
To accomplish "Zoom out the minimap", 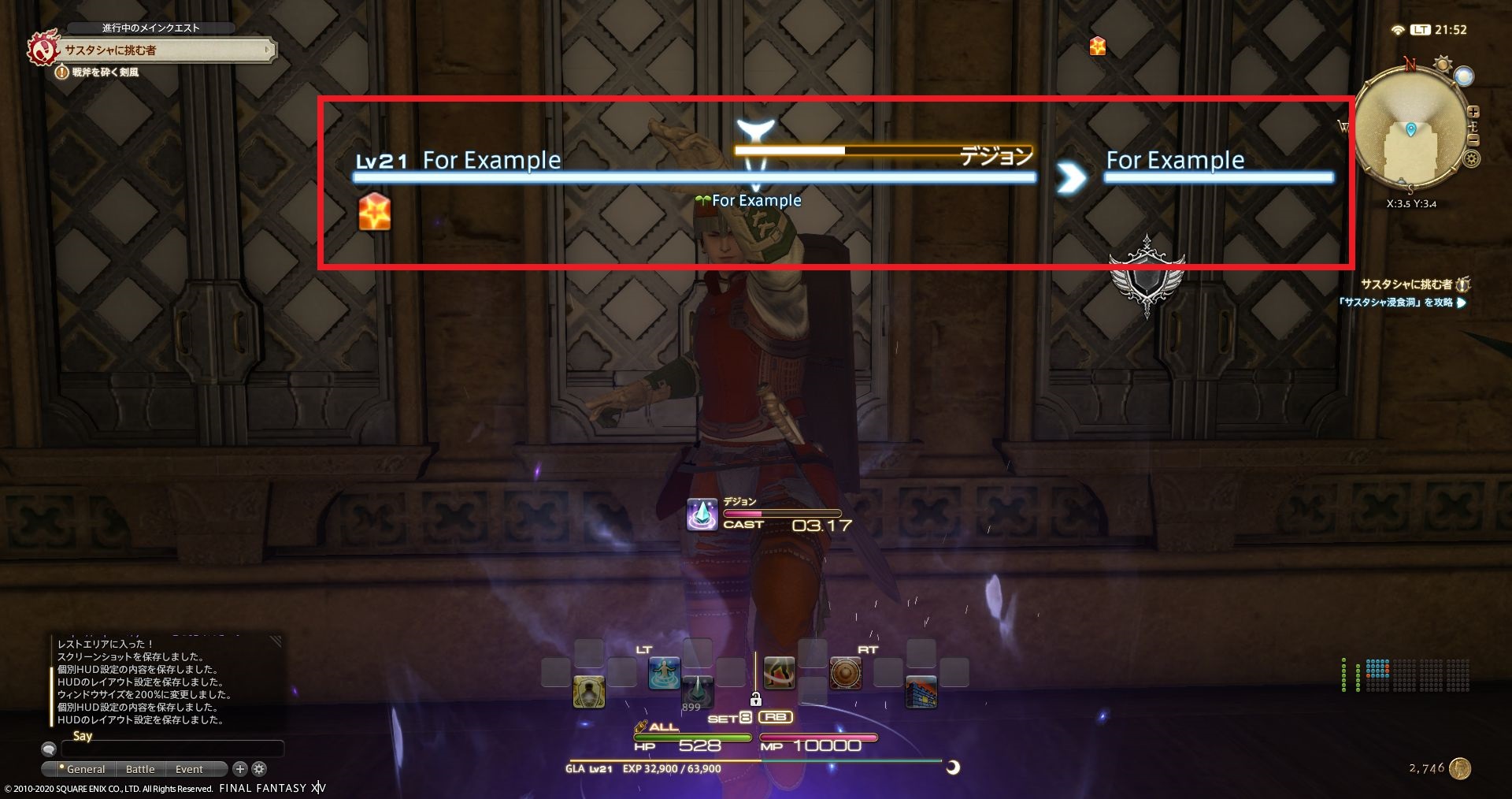I will point(1473,140).
